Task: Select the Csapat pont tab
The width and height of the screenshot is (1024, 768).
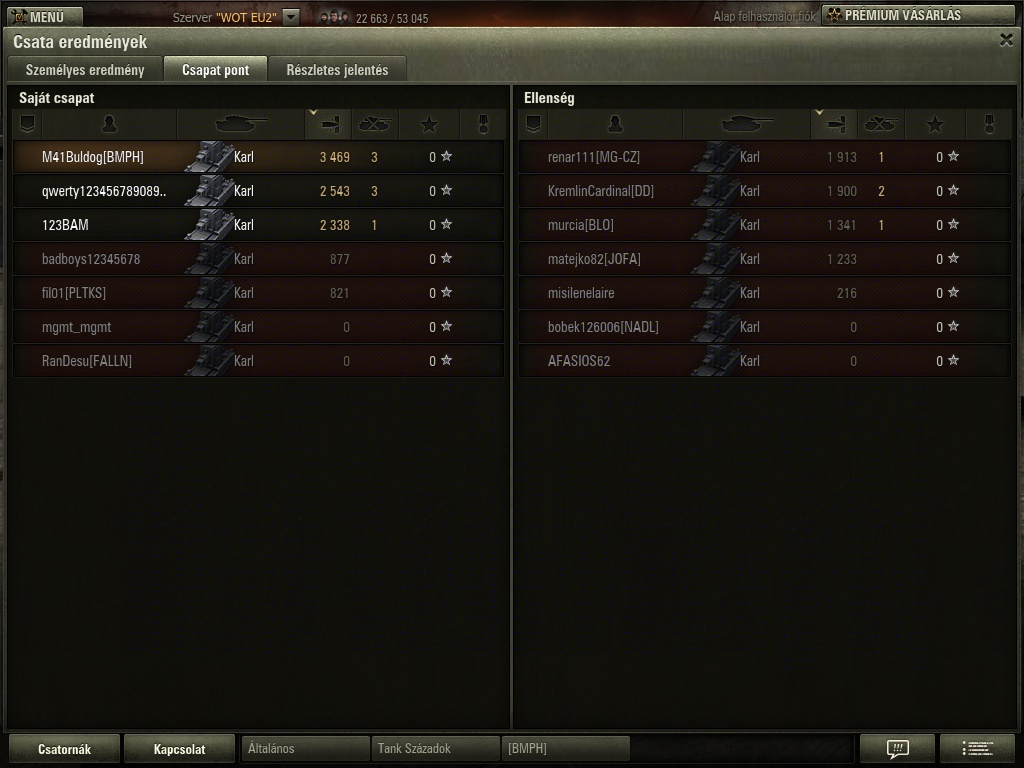Action: pos(215,70)
